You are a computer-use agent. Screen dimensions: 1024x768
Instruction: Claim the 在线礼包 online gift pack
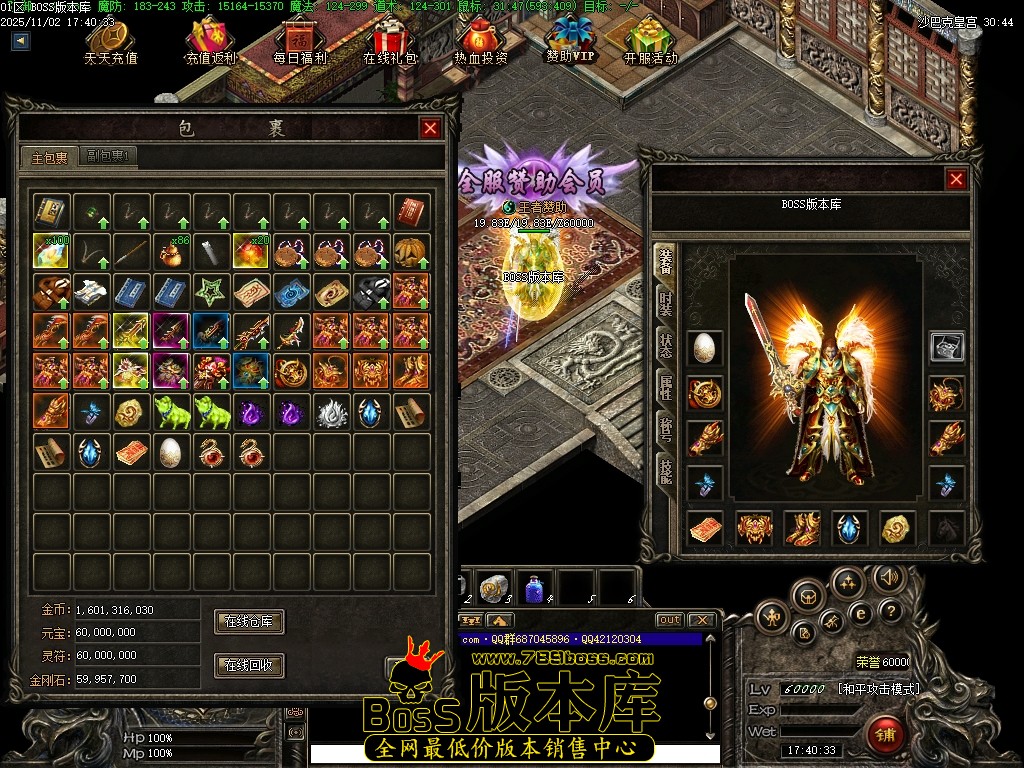coord(389,40)
